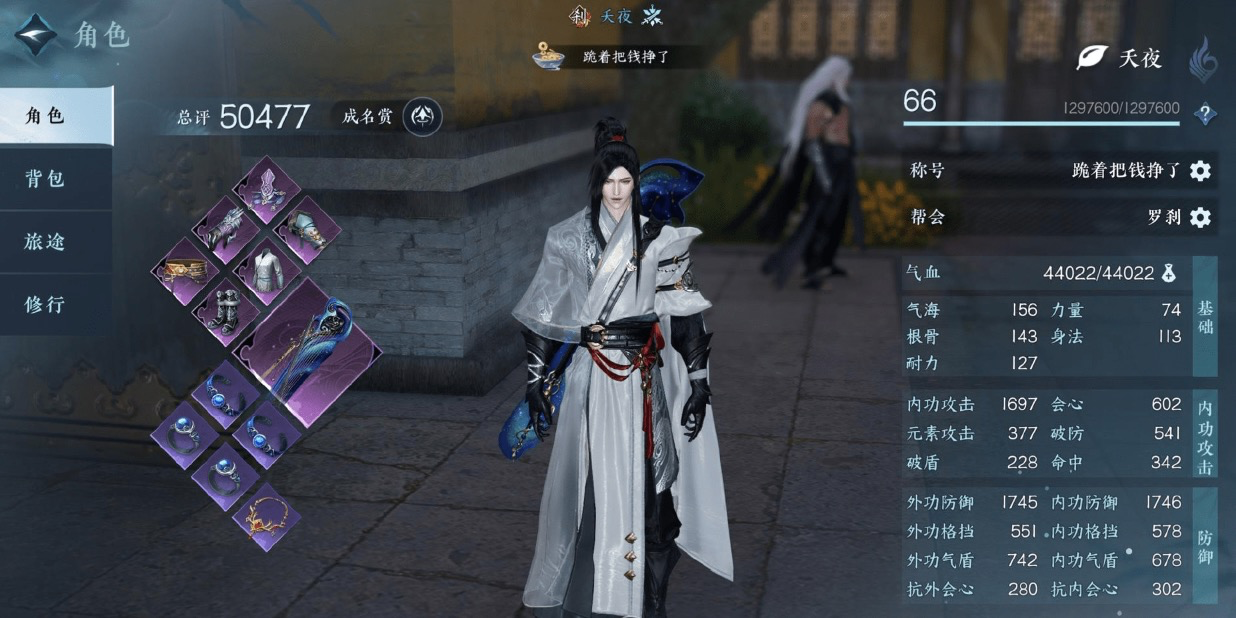Click the flask icon beside 气血
Image resolution: width=1236 pixels, height=618 pixels.
click(x=1169, y=273)
